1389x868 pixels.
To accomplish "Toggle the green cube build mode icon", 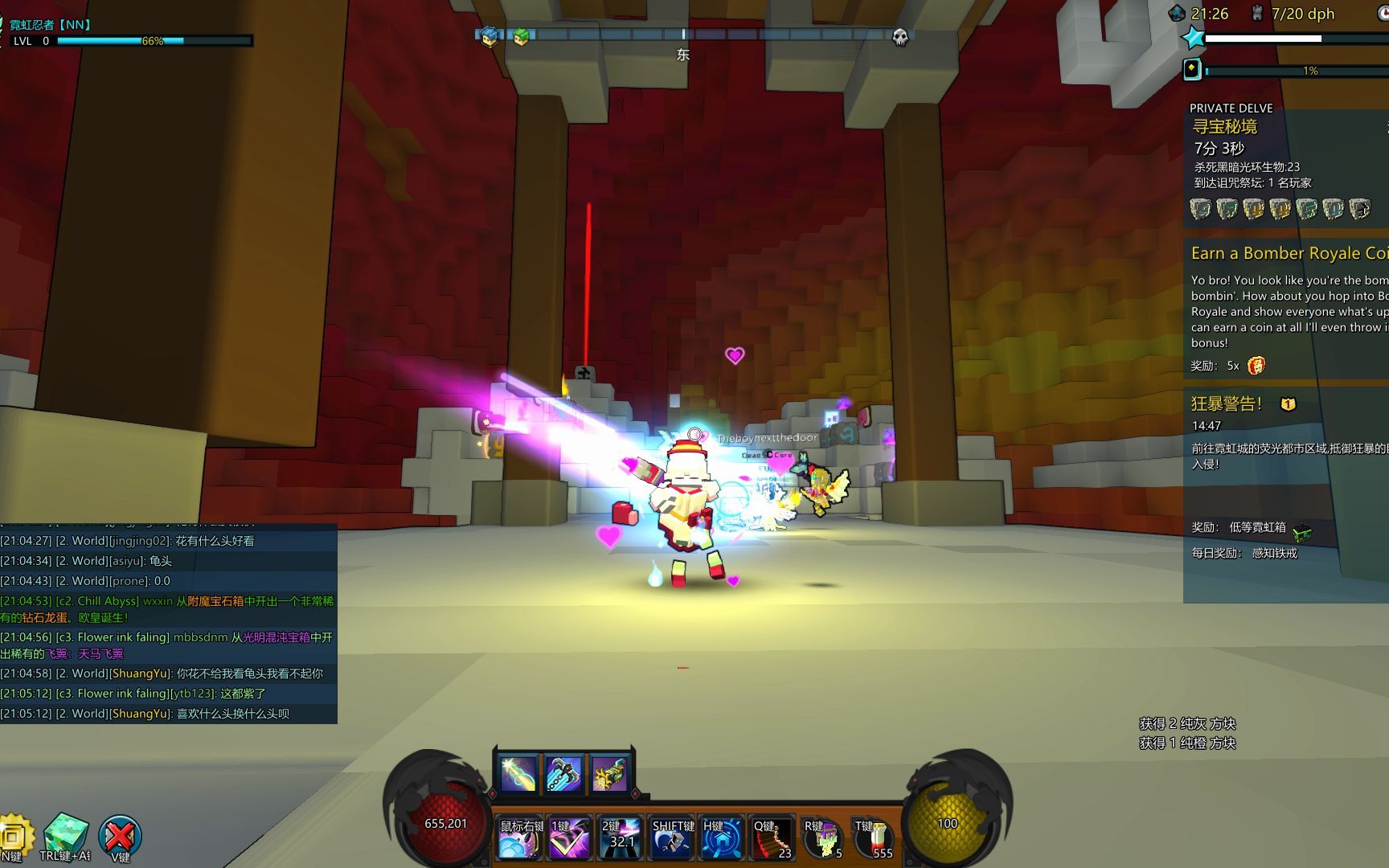I will click(x=65, y=836).
